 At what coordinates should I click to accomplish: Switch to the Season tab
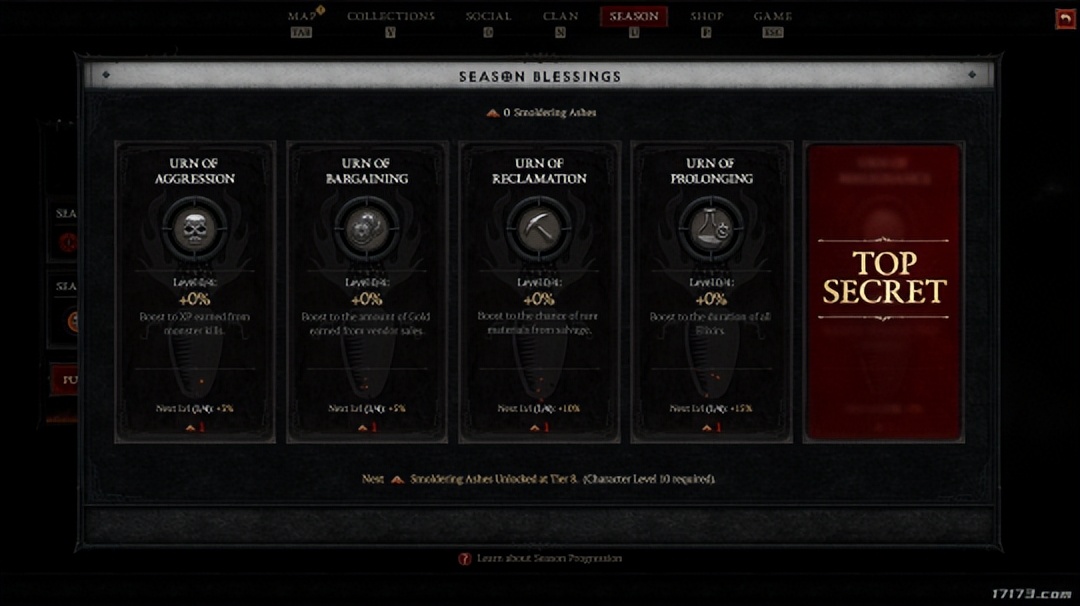click(633, 17)
